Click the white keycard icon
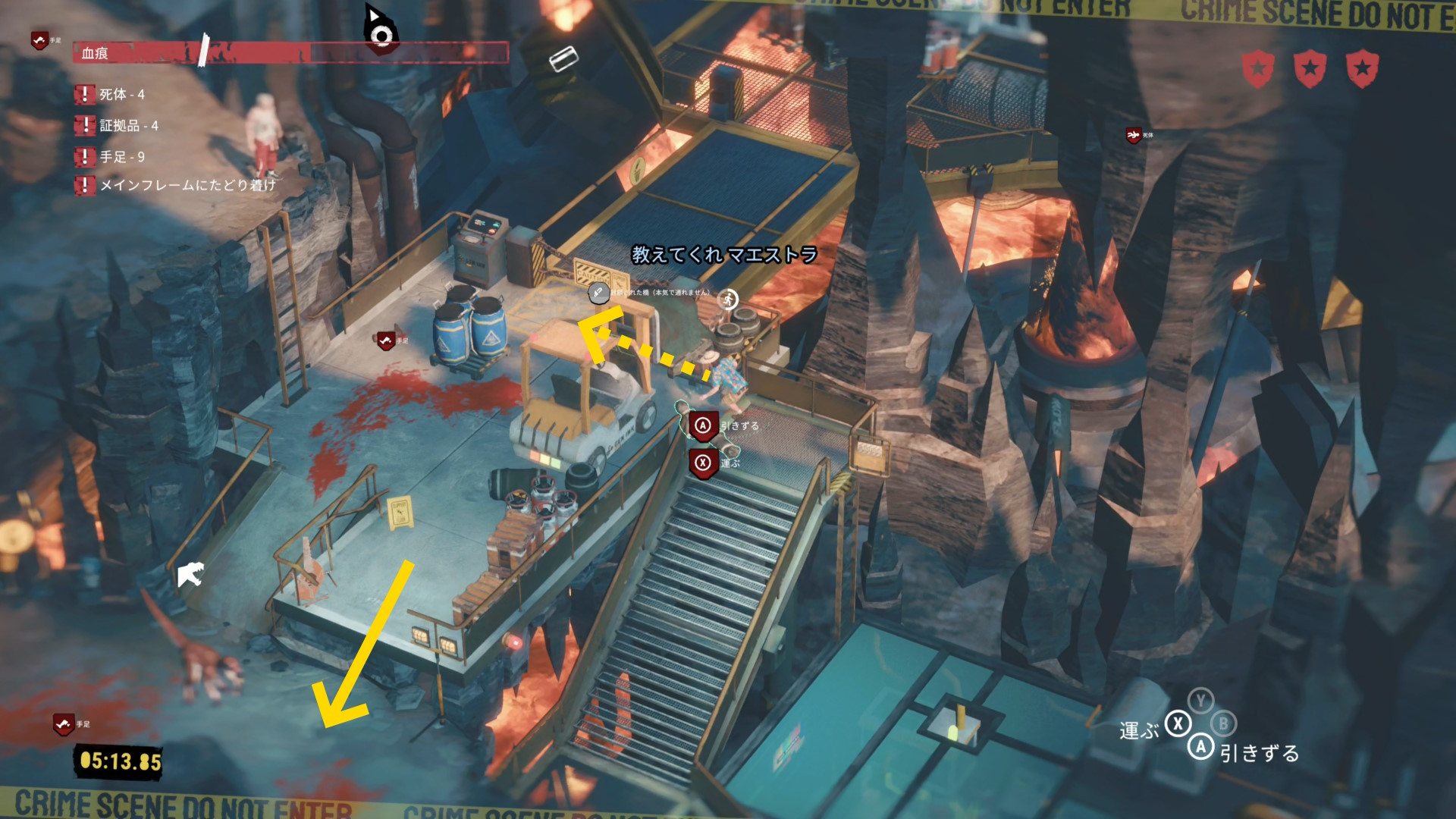The width and height of the screenshot is (1456, 819). pos(563,58)
